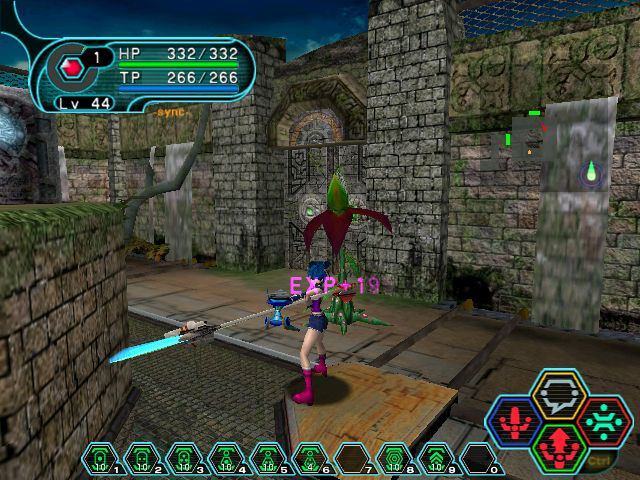
Task: Select hotbar slot 1
Action: pos(98,458)
